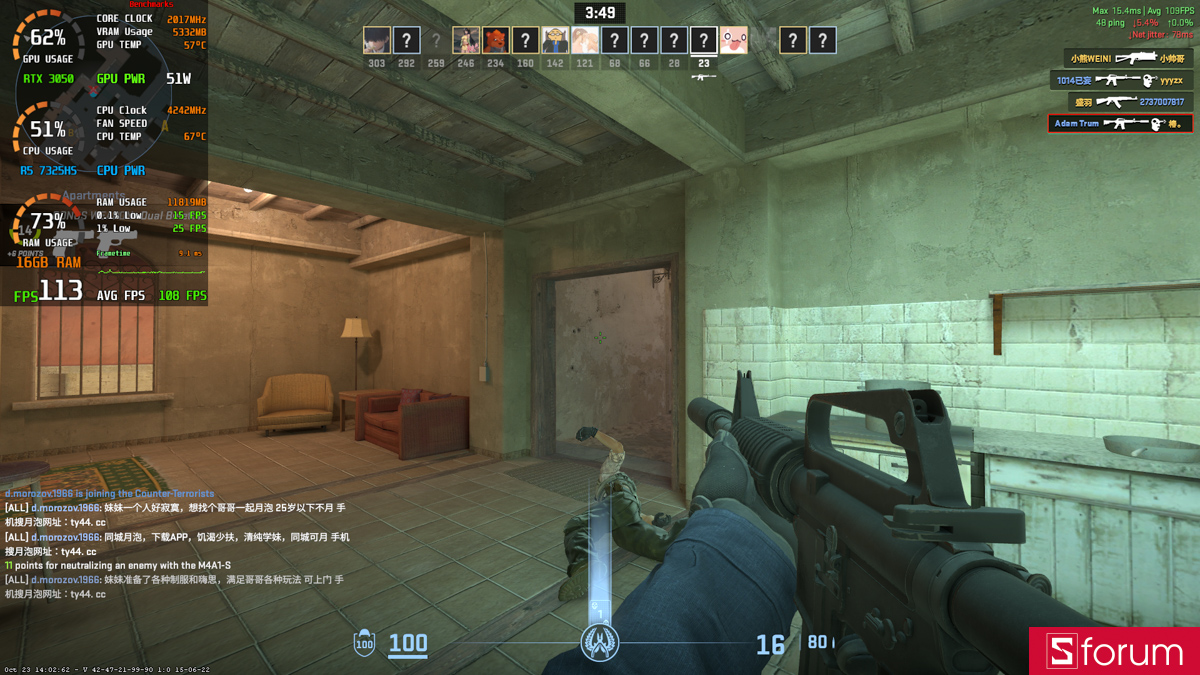Click the Counter-Terrorist team emblem
This screenshot has height=675, width=1200.
(x=600, y=641)
